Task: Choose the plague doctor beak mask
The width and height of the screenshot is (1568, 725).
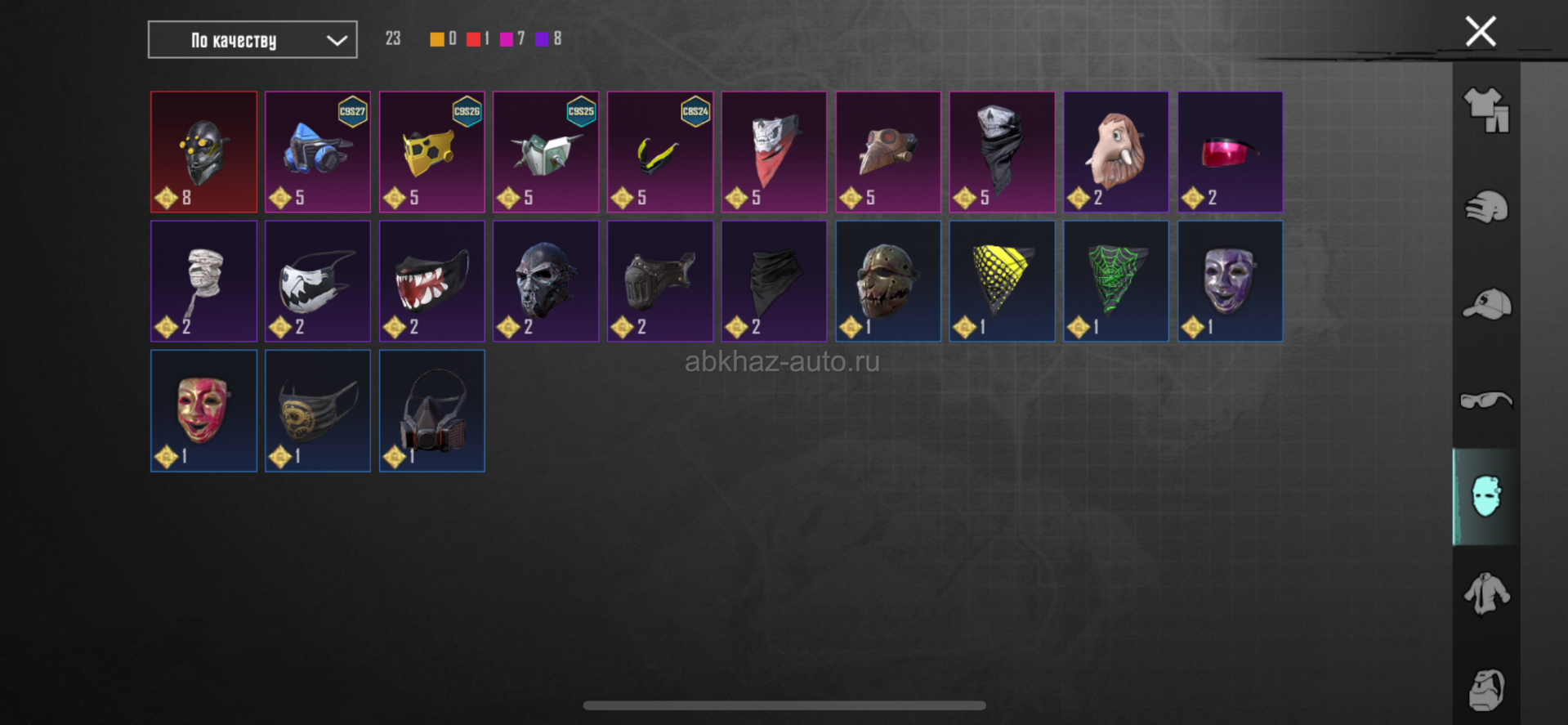Action: click(888, 152)
